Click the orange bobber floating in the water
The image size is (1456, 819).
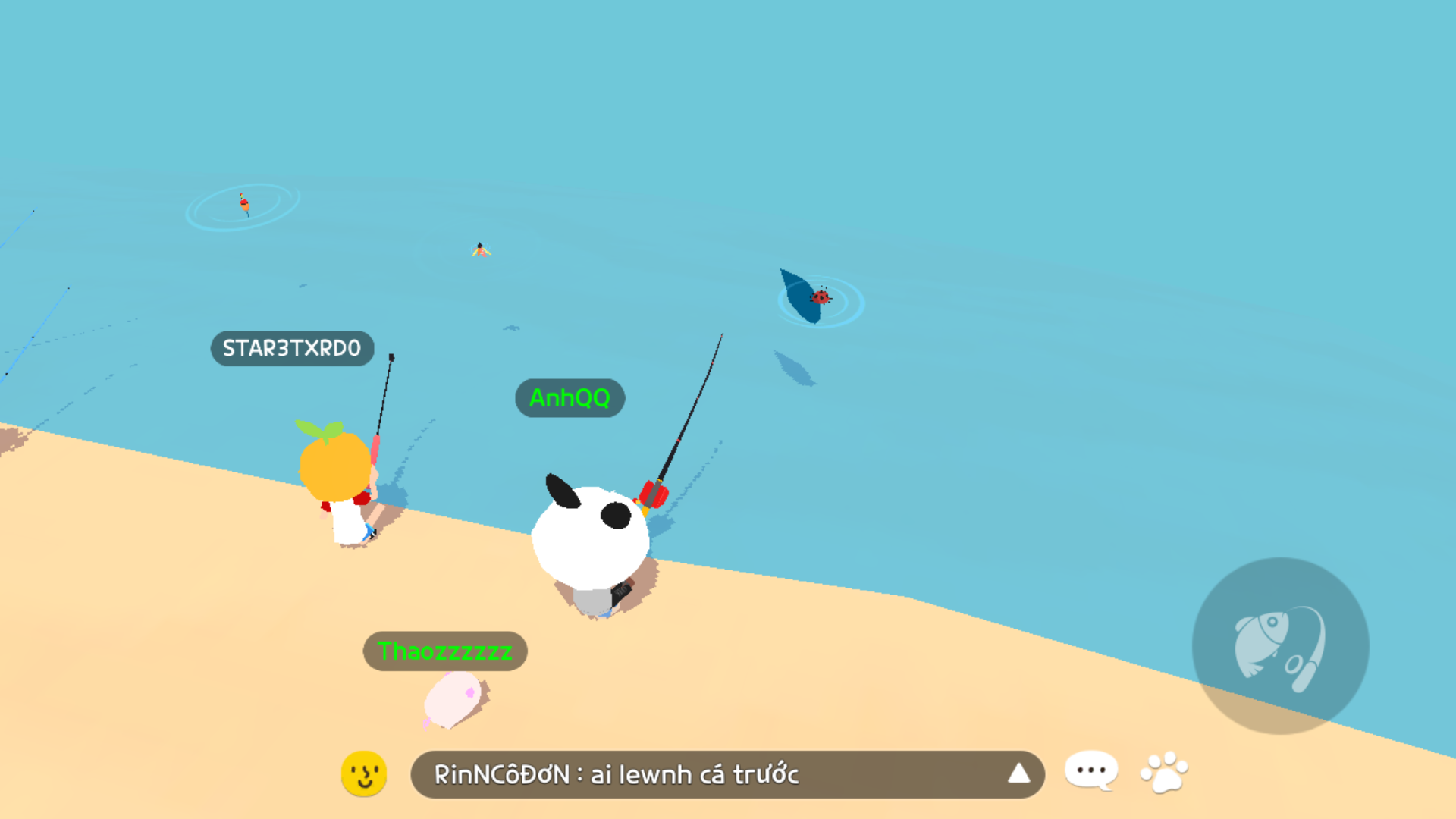[244, 203]
